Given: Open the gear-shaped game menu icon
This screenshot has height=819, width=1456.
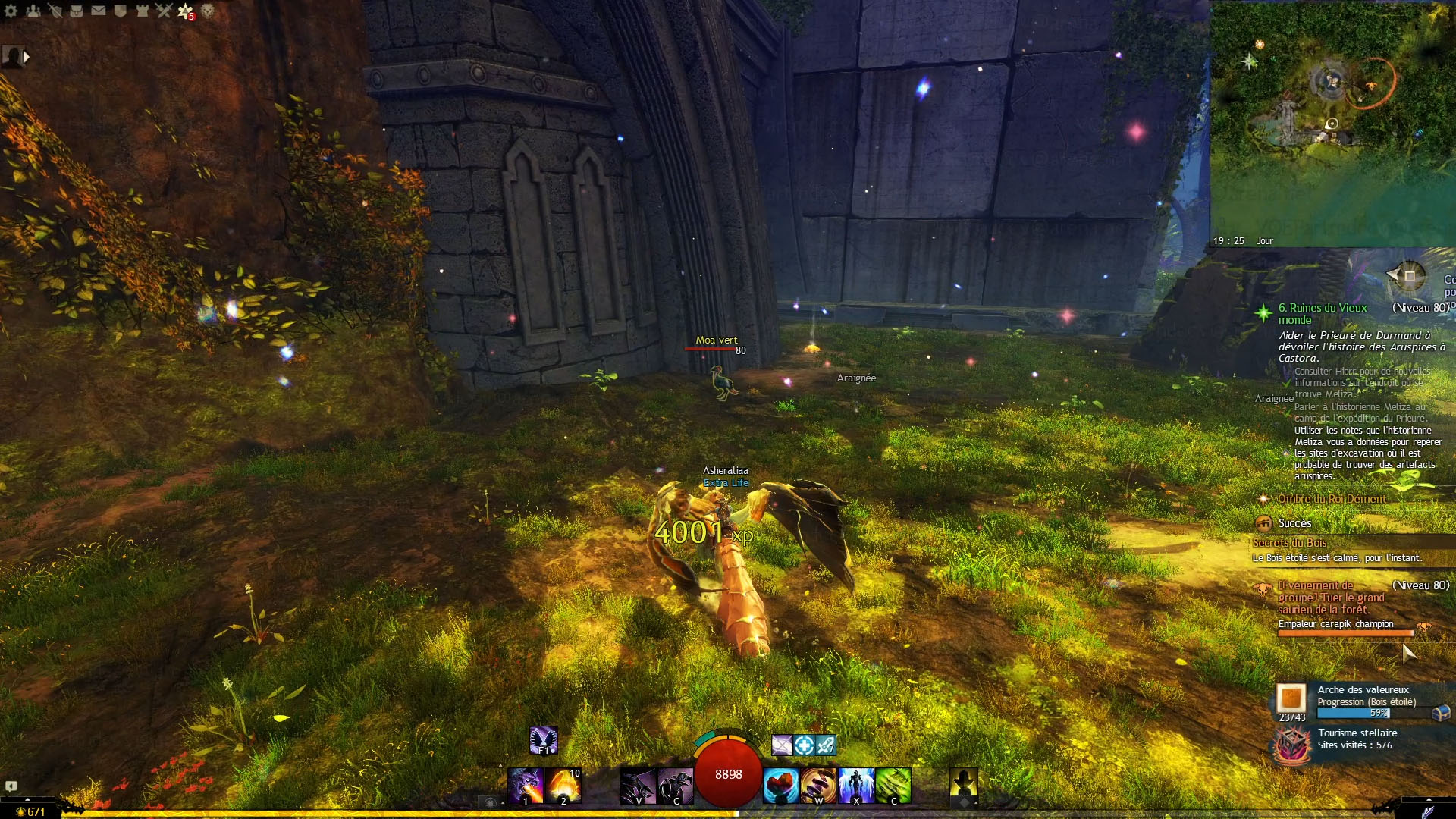Looking at the screenshot, I should point(11,11).
